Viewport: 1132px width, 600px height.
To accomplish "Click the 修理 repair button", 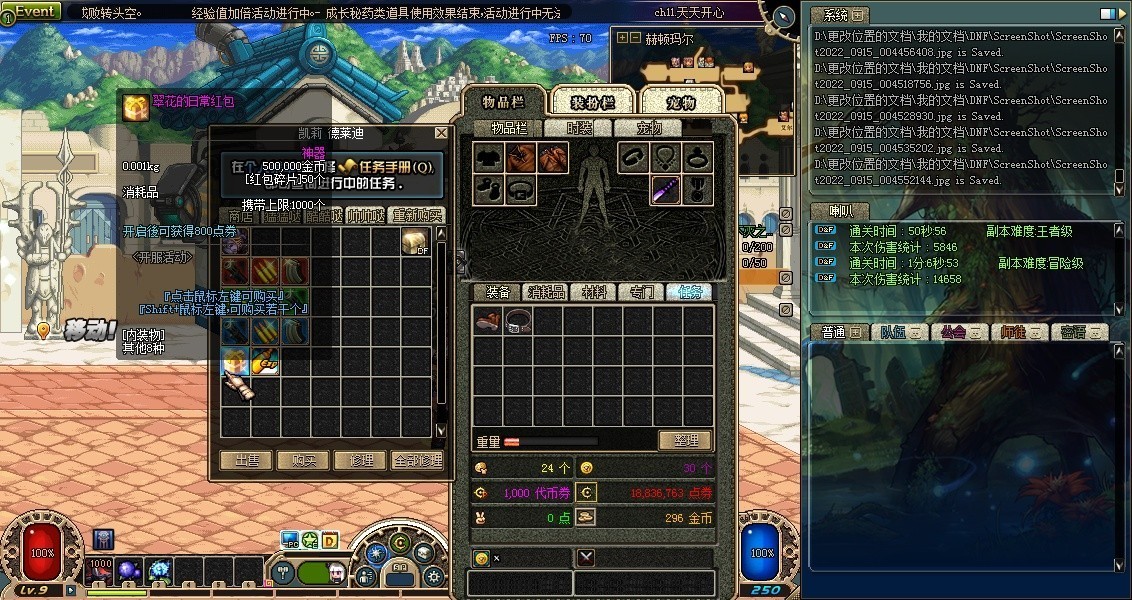I will click(360, 461).
